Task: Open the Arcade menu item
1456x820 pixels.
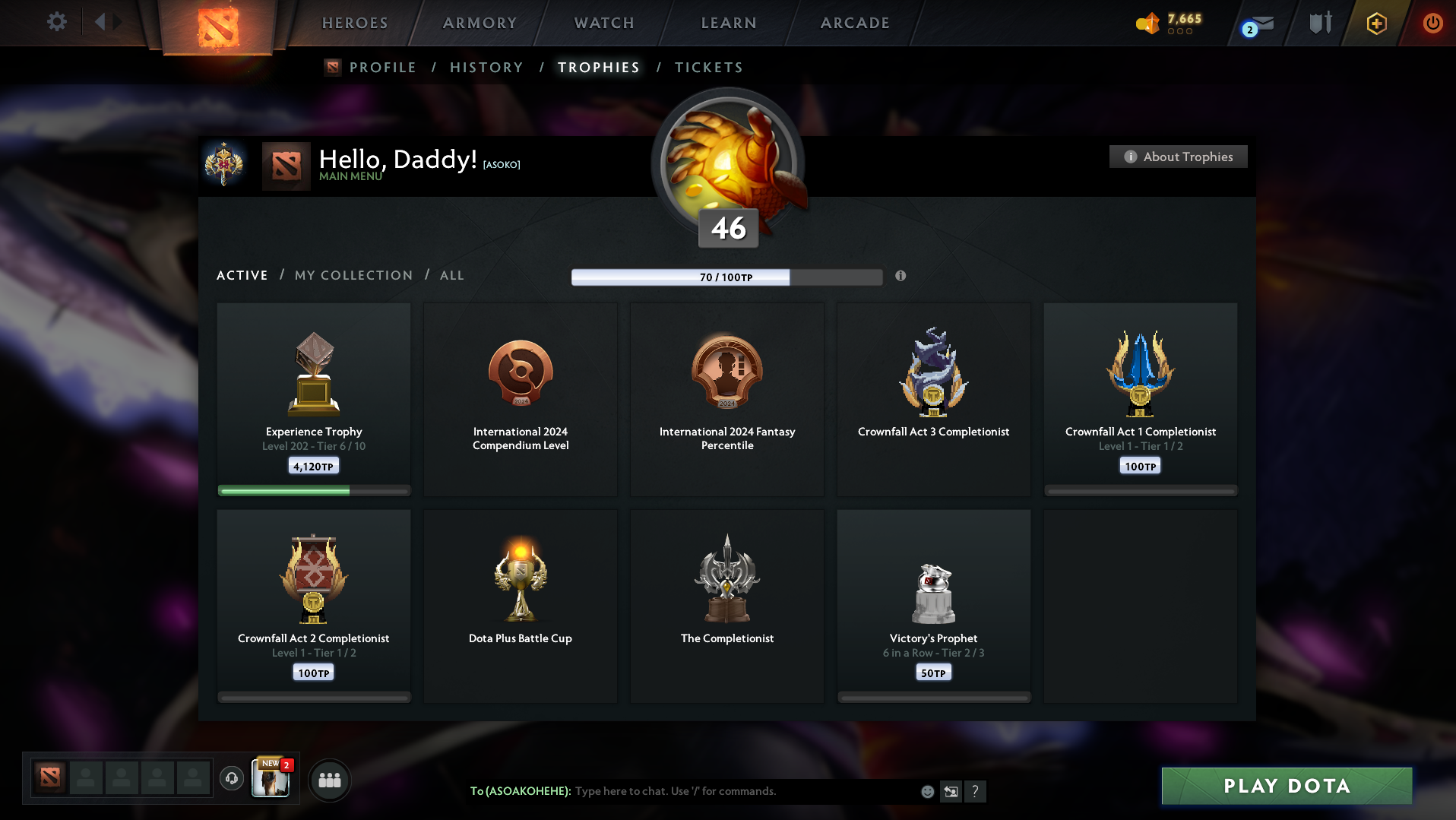Action: (x=853, y=23)
